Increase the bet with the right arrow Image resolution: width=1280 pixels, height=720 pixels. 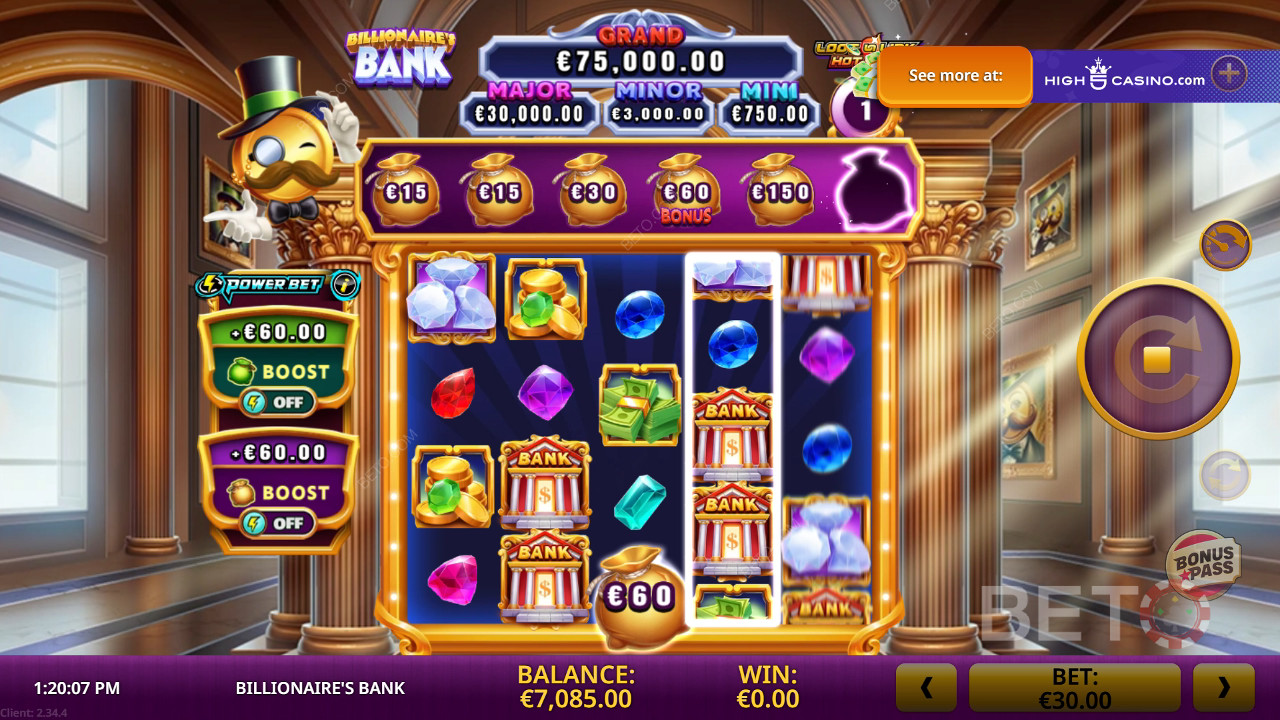point(1223,687)
